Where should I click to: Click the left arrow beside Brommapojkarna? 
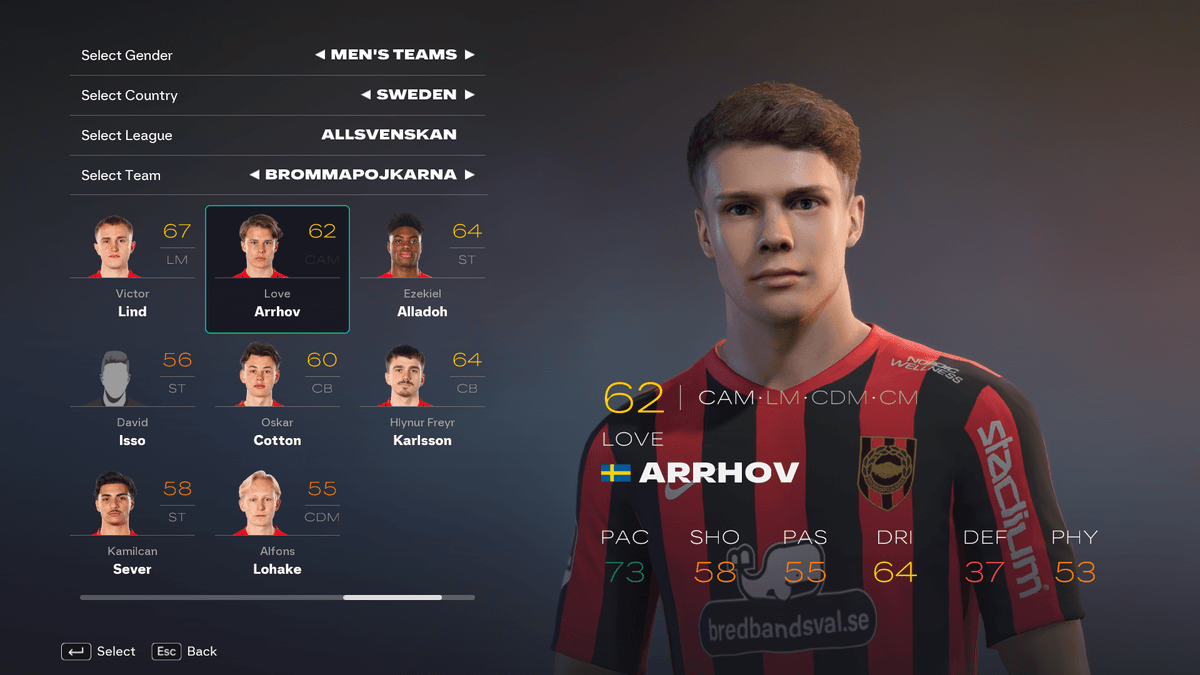255,175
